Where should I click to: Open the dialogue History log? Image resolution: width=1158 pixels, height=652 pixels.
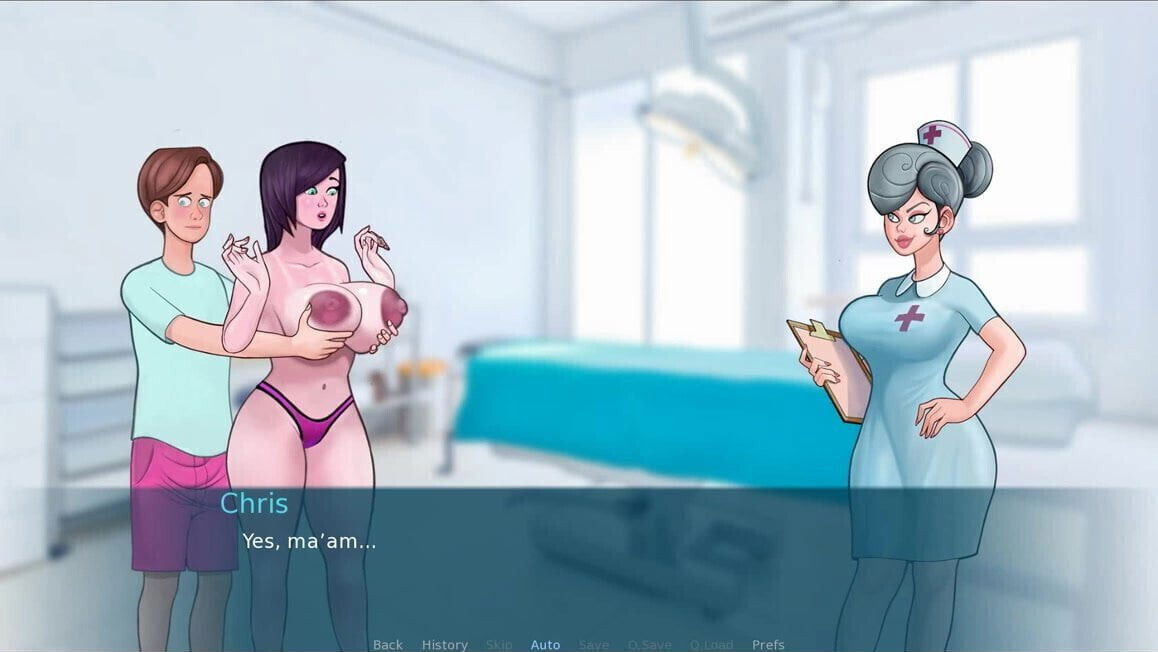click(x=444, y=645)
